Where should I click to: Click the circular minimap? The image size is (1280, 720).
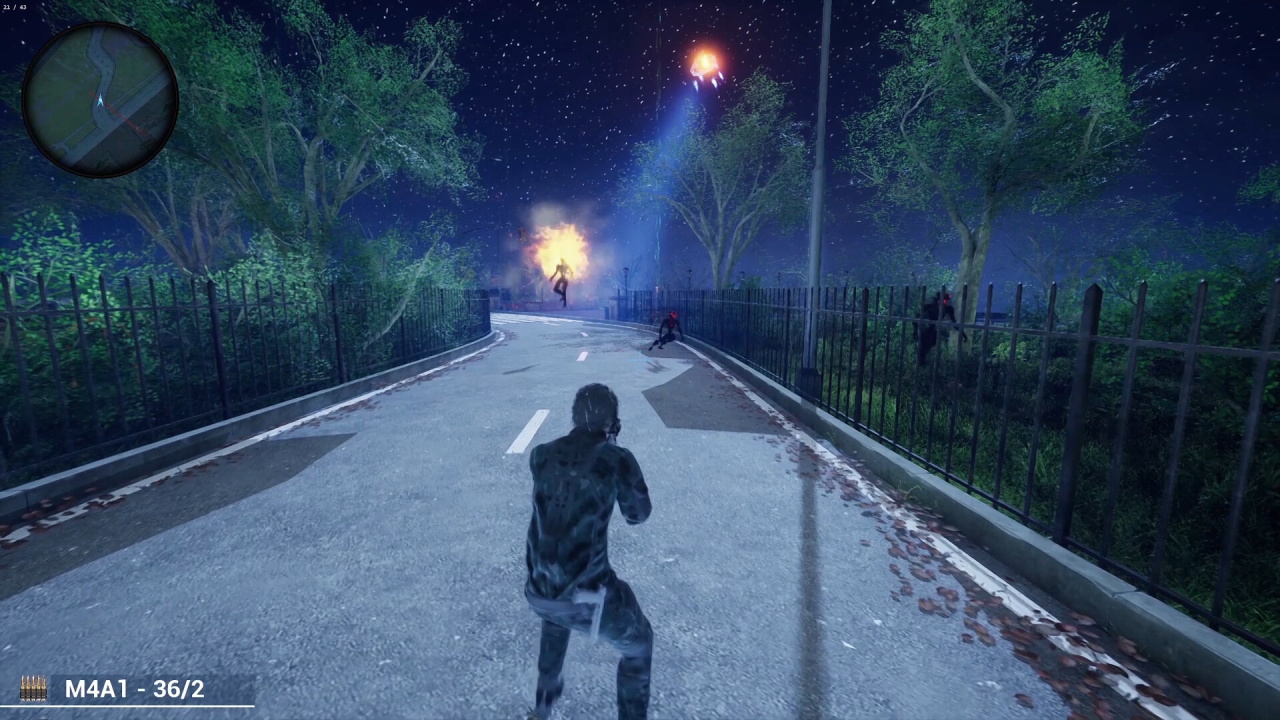click(100, 100)
